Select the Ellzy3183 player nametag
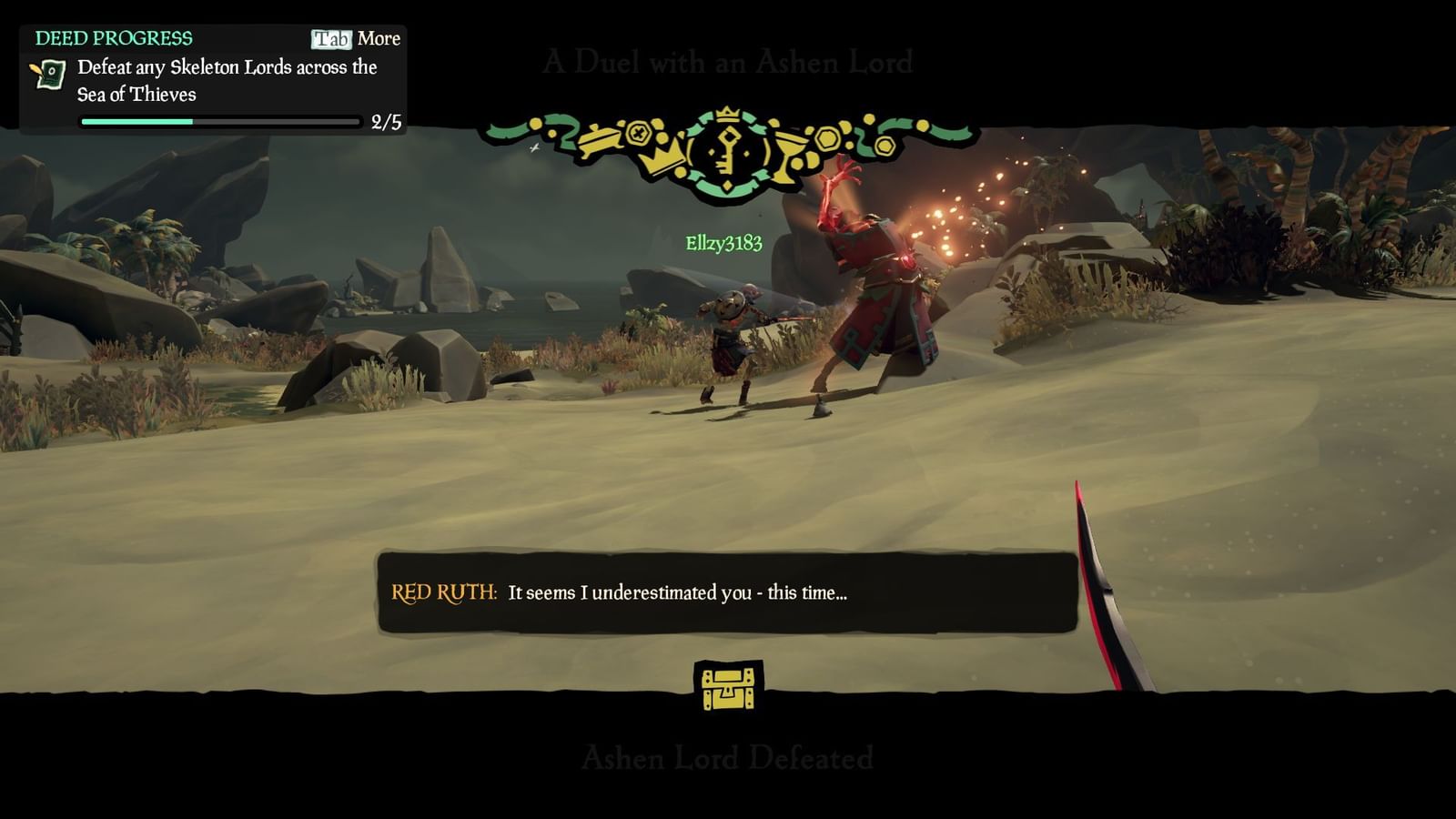Screen dimensions: 1456x819 pyautogui.click(x=723, y=244)
